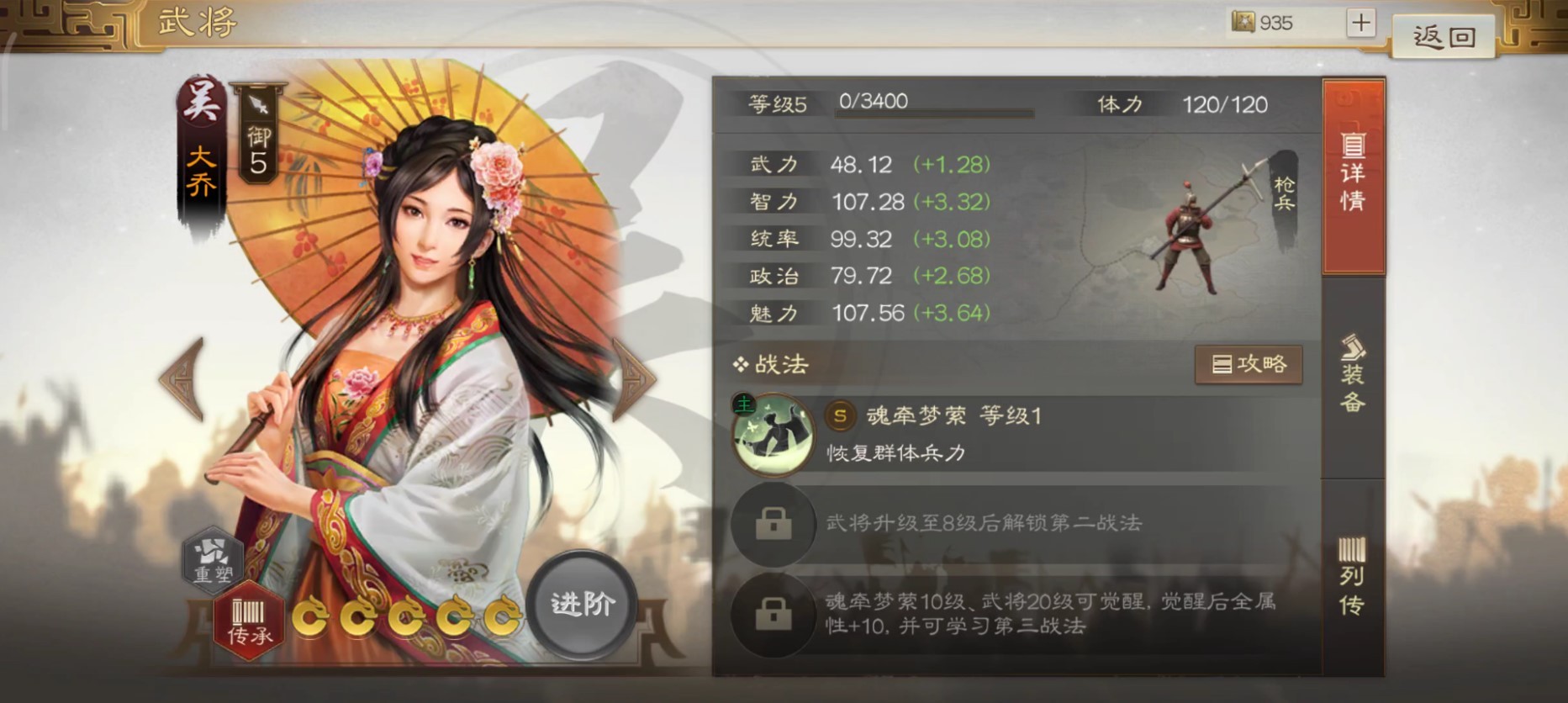Click the currency coin icon showing 935

1243,23
